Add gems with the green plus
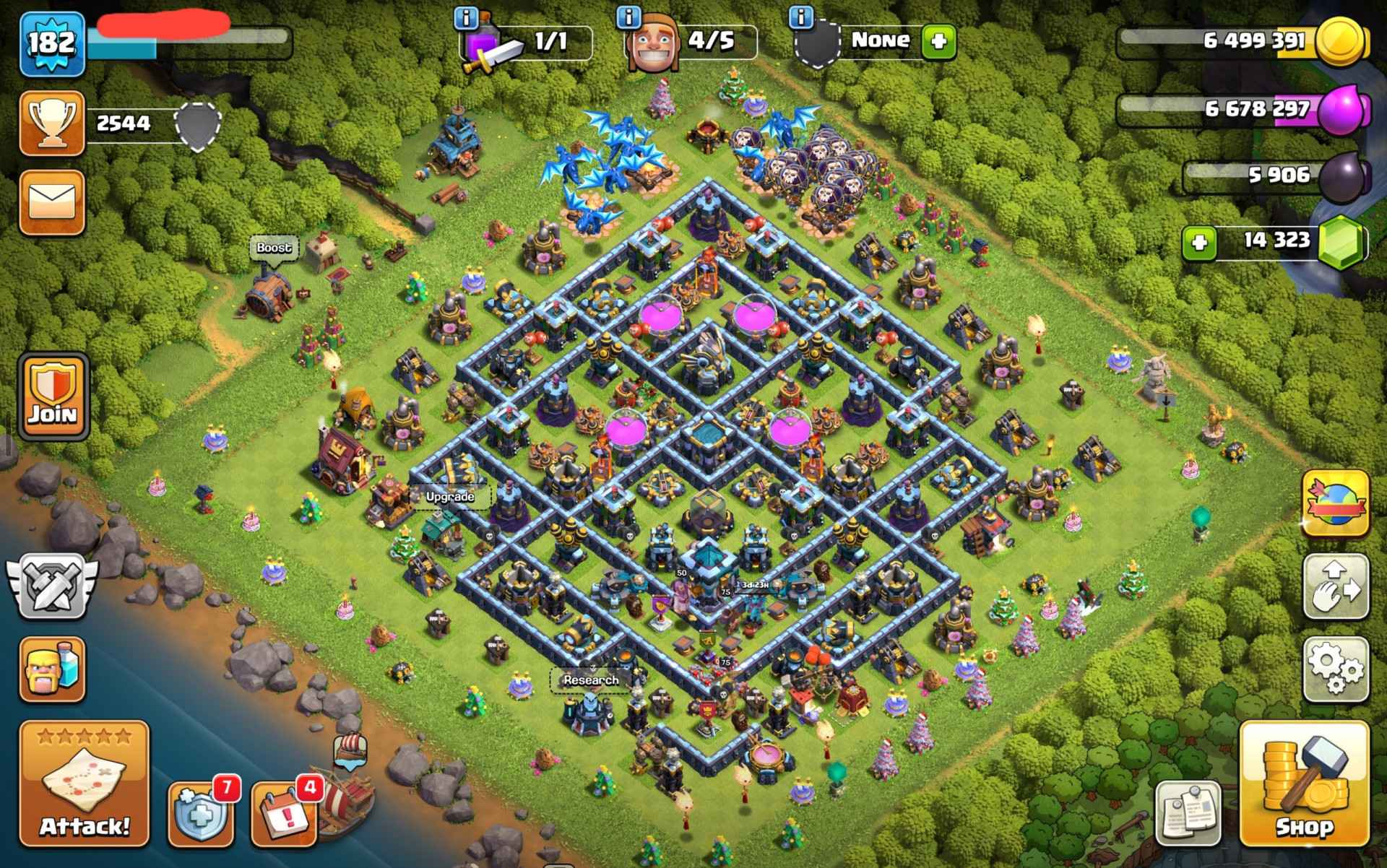 (x=1200, y=242)
